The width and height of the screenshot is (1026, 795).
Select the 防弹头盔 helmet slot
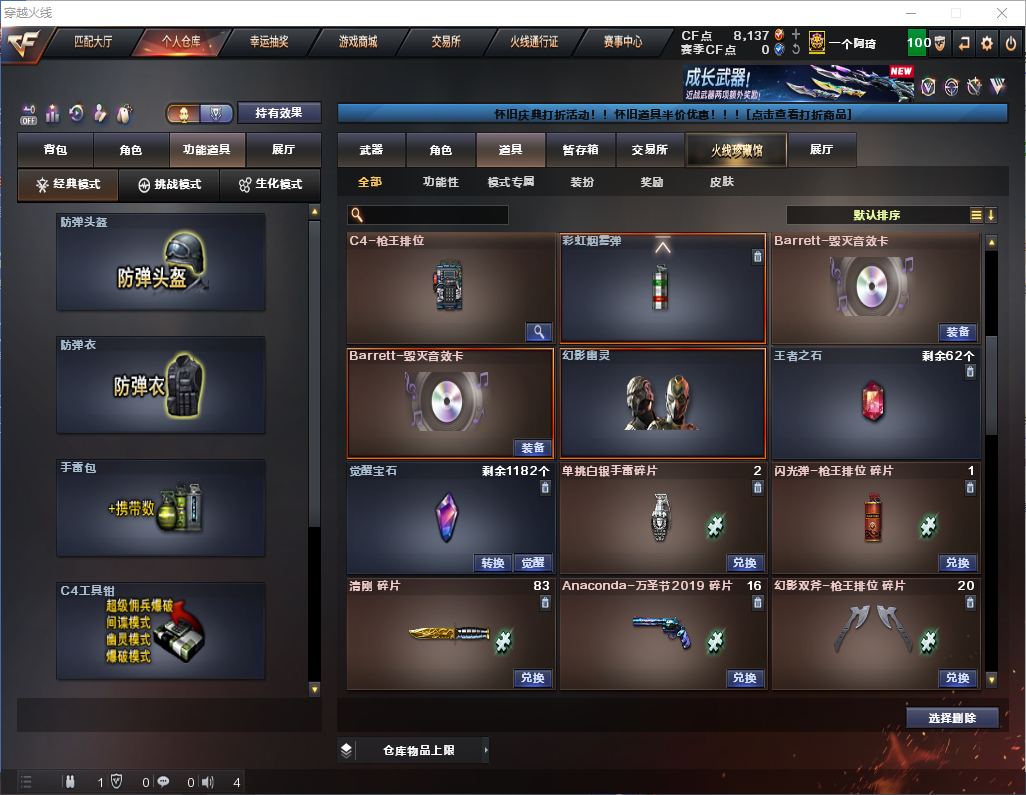coord(160,262)
